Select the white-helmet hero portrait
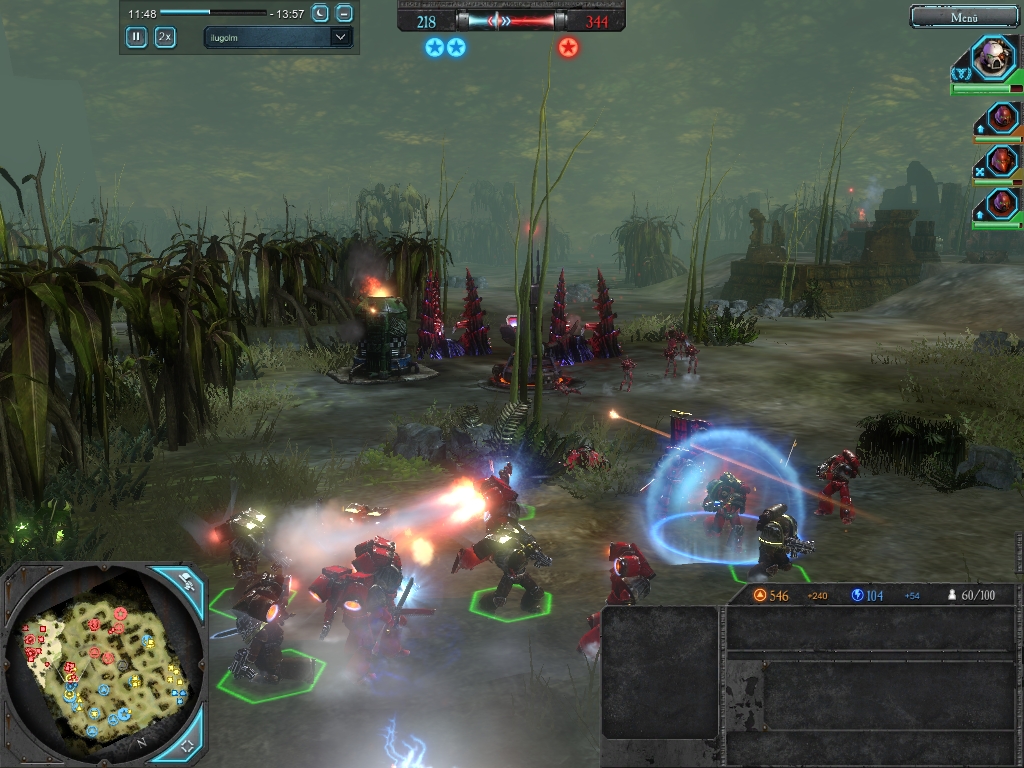The image size is (1024, 768). click(994, 57)
